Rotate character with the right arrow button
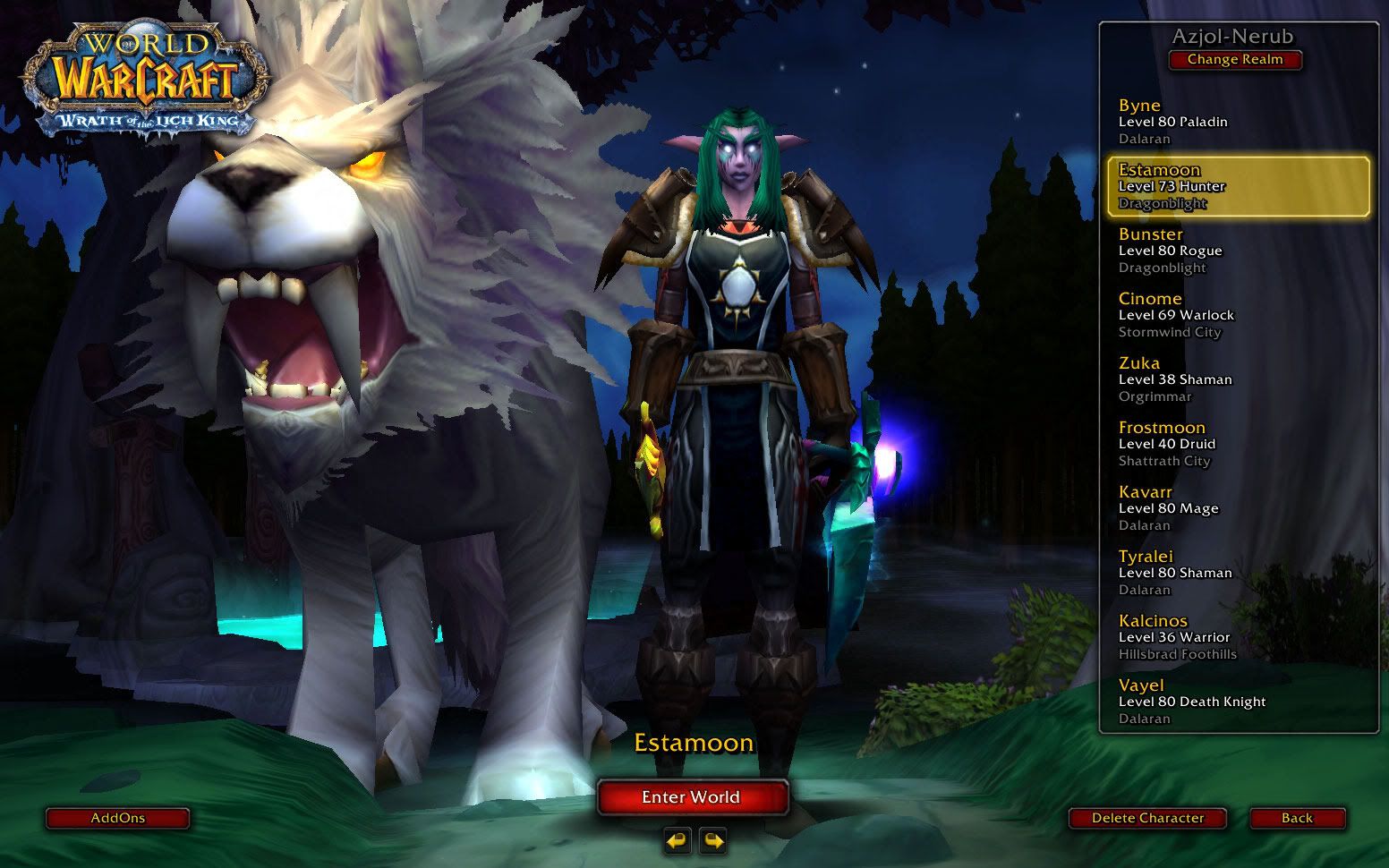 coord(713,841)
